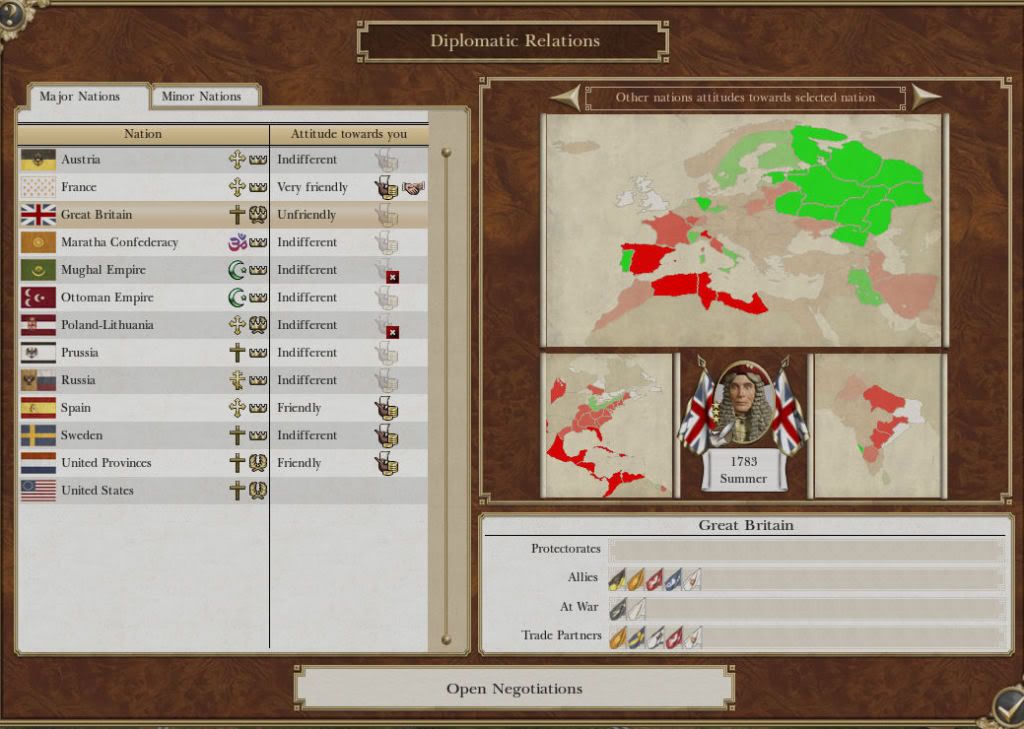This screenshot has width=1024, height=729.
Task: Open help with the question mark icon
Action: click(x=12, y=14)
